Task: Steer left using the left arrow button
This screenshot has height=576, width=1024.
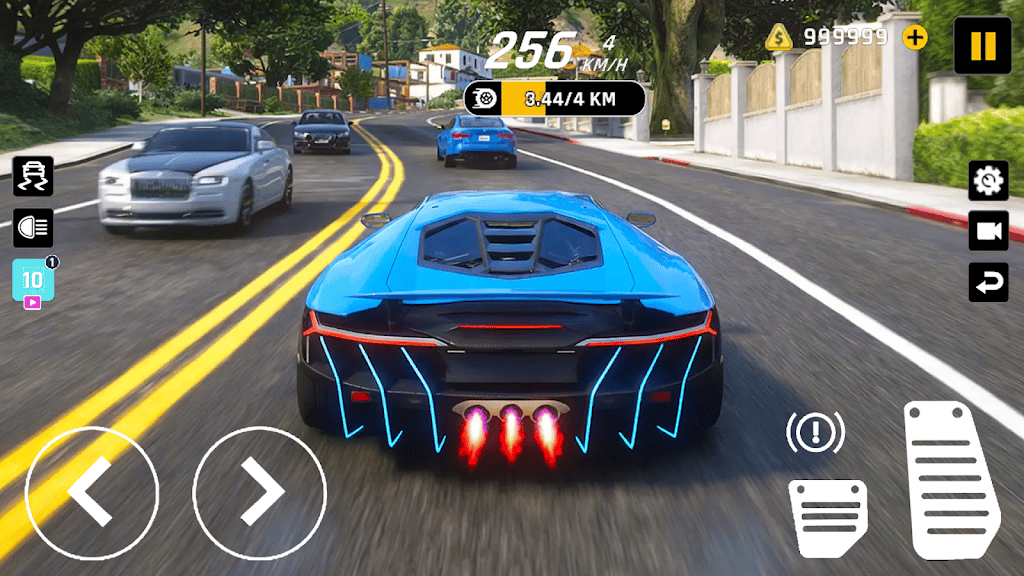Action: (x=91, y=492)
